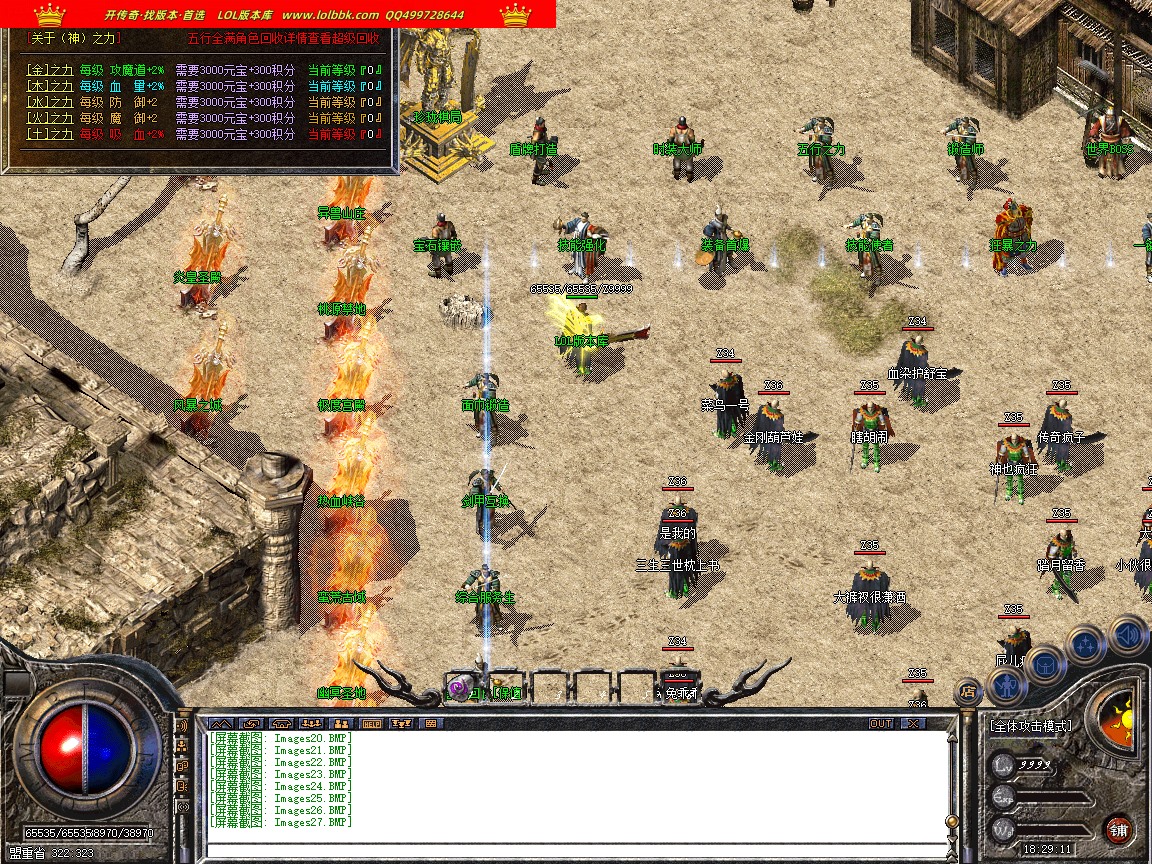Switch the [全体攻击模式] attack mode label

click(1030, 726)
